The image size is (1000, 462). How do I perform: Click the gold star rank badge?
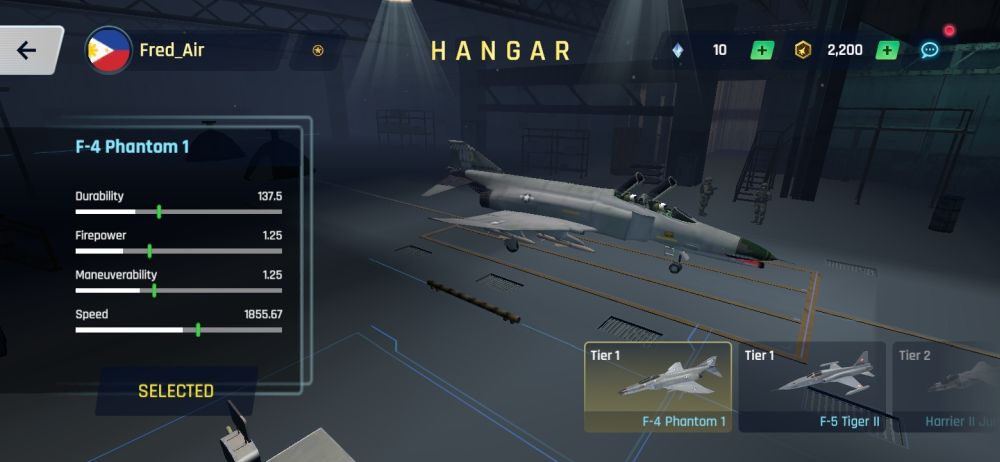tap(318, 50)
